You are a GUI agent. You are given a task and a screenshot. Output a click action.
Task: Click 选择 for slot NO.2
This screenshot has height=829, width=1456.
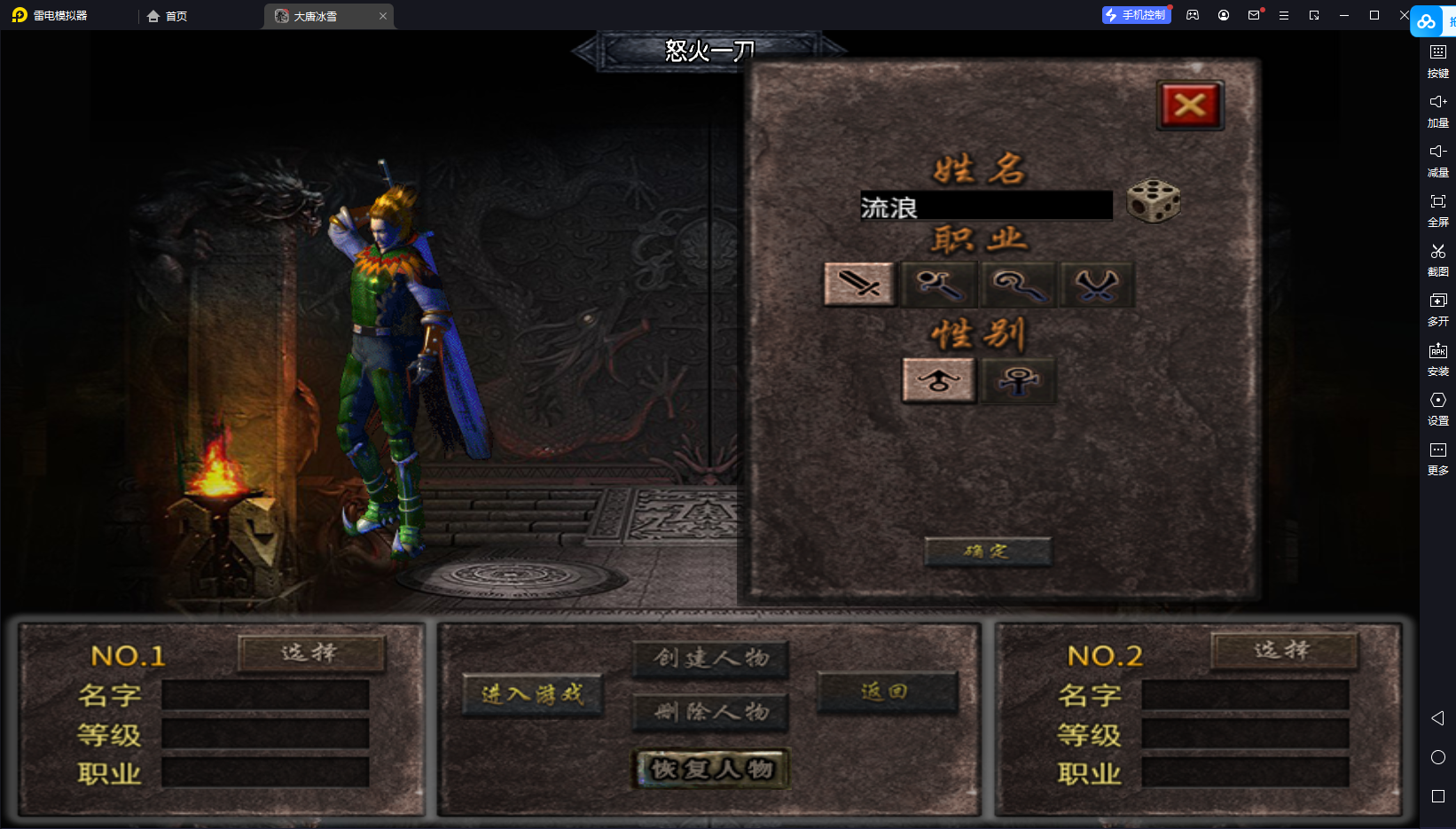1283,651
